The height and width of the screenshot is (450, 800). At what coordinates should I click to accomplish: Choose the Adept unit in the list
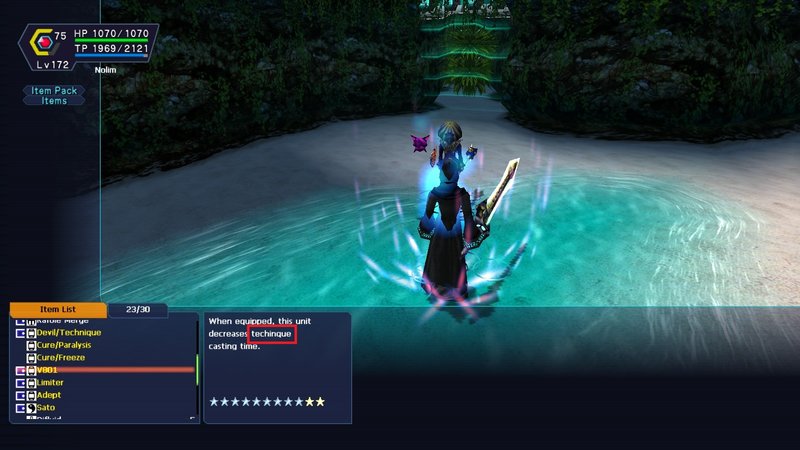[49, 395]
